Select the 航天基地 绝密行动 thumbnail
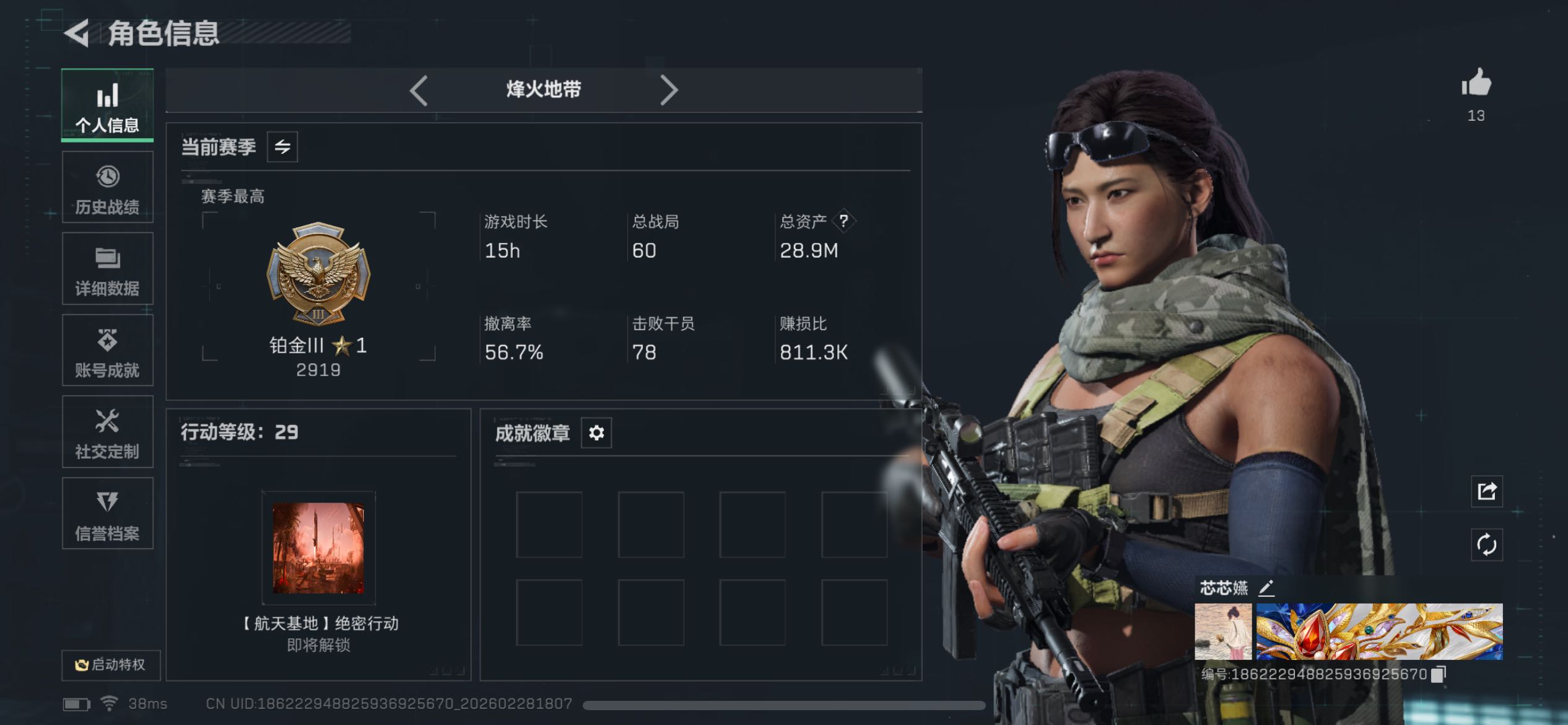The width and height of the screenshot is (1568, 725). [318, 548]
